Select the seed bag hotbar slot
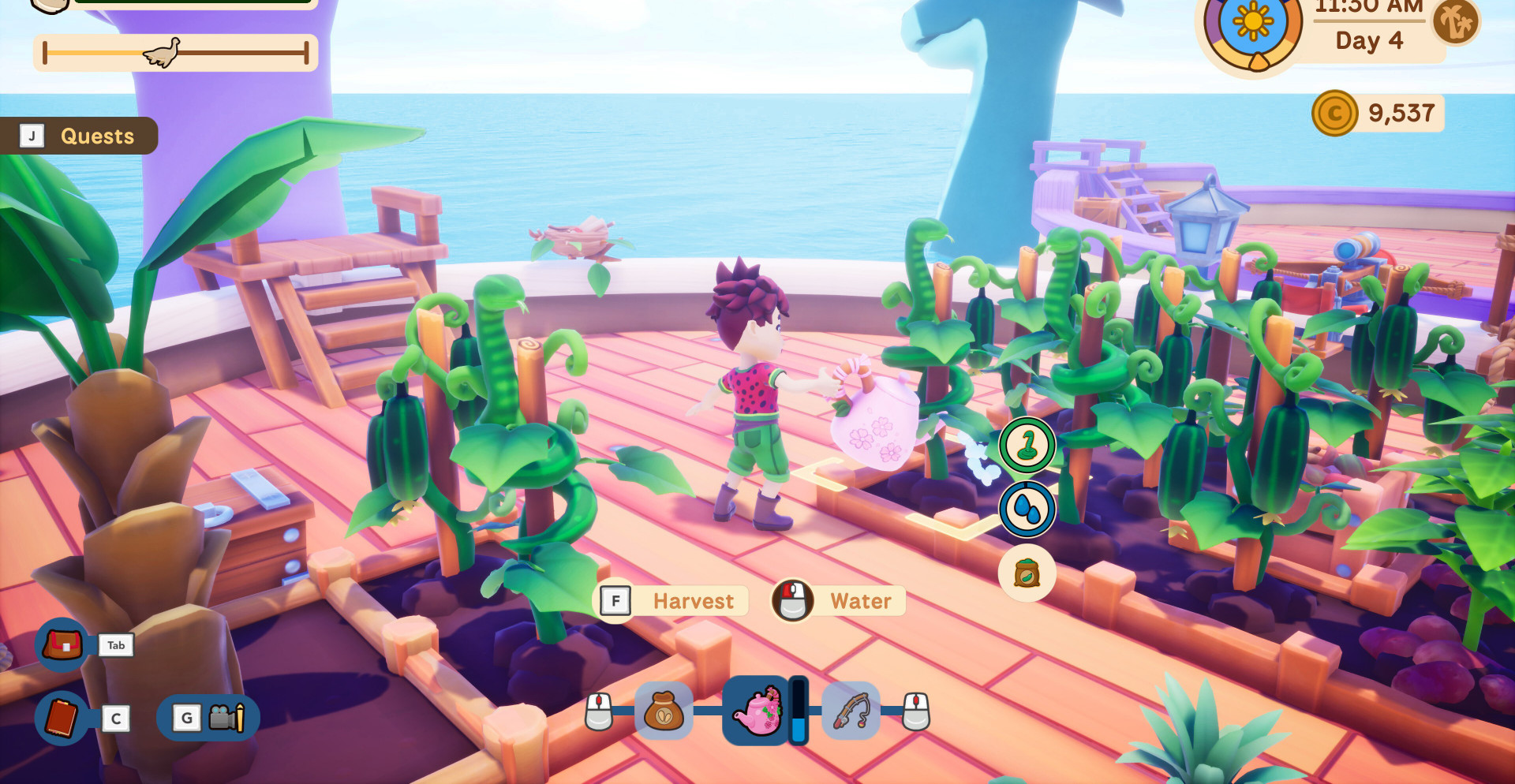This screenshot has height=784, width=1515. [664, 711]
